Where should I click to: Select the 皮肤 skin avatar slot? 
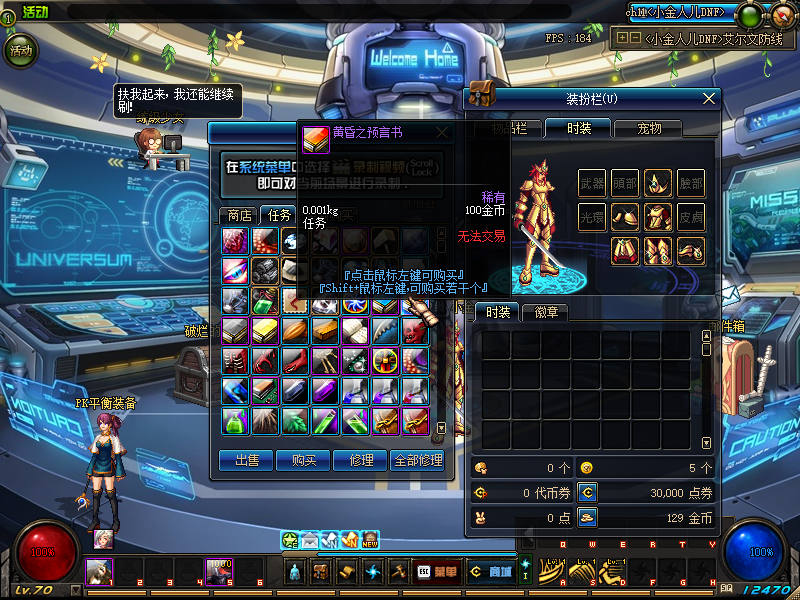[x=690, y=216]
